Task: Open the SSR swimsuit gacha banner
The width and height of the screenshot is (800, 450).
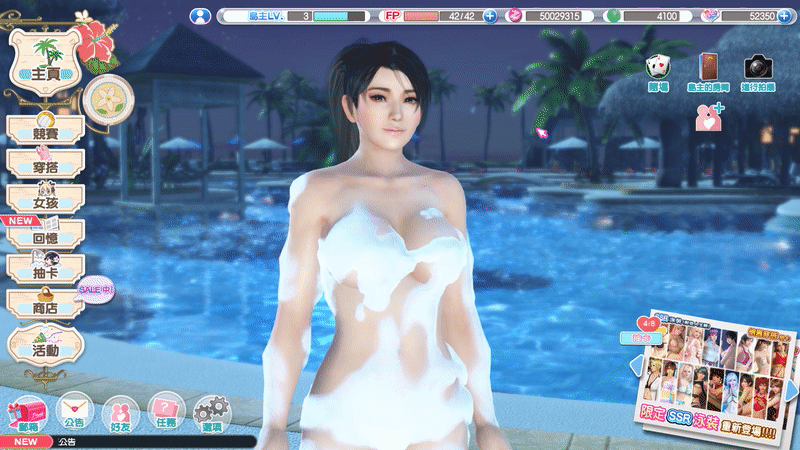Action: tap(716, 370)
